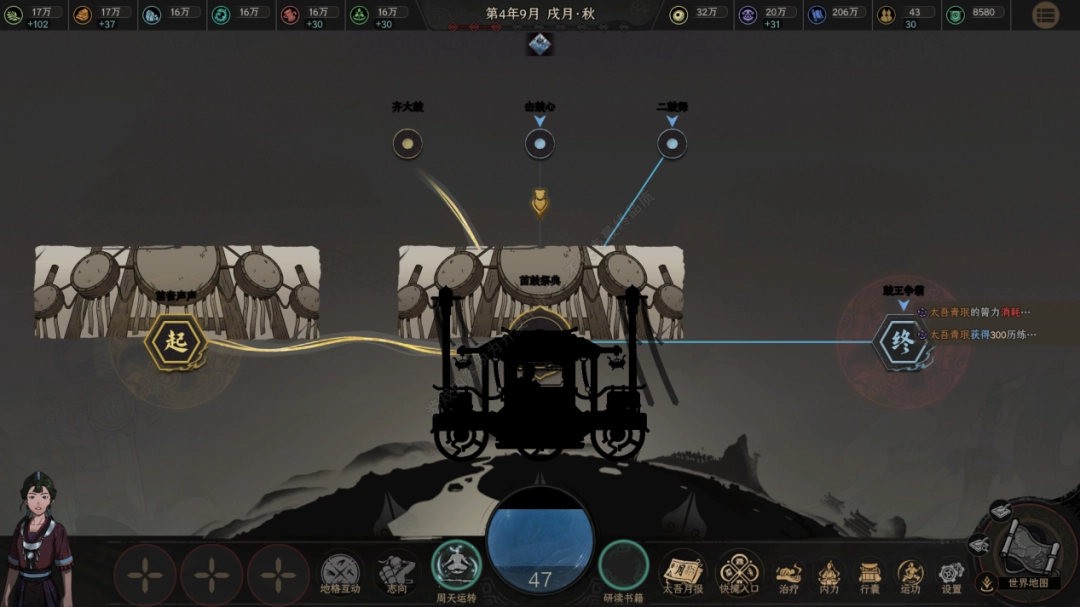Open the 志向 aspiration button
The image size is (1080, 607).
397,573
